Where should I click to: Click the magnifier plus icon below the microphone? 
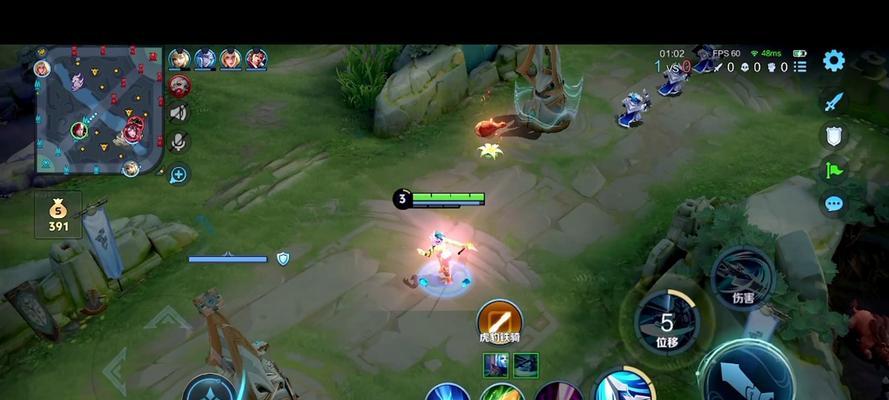[179, 174]
